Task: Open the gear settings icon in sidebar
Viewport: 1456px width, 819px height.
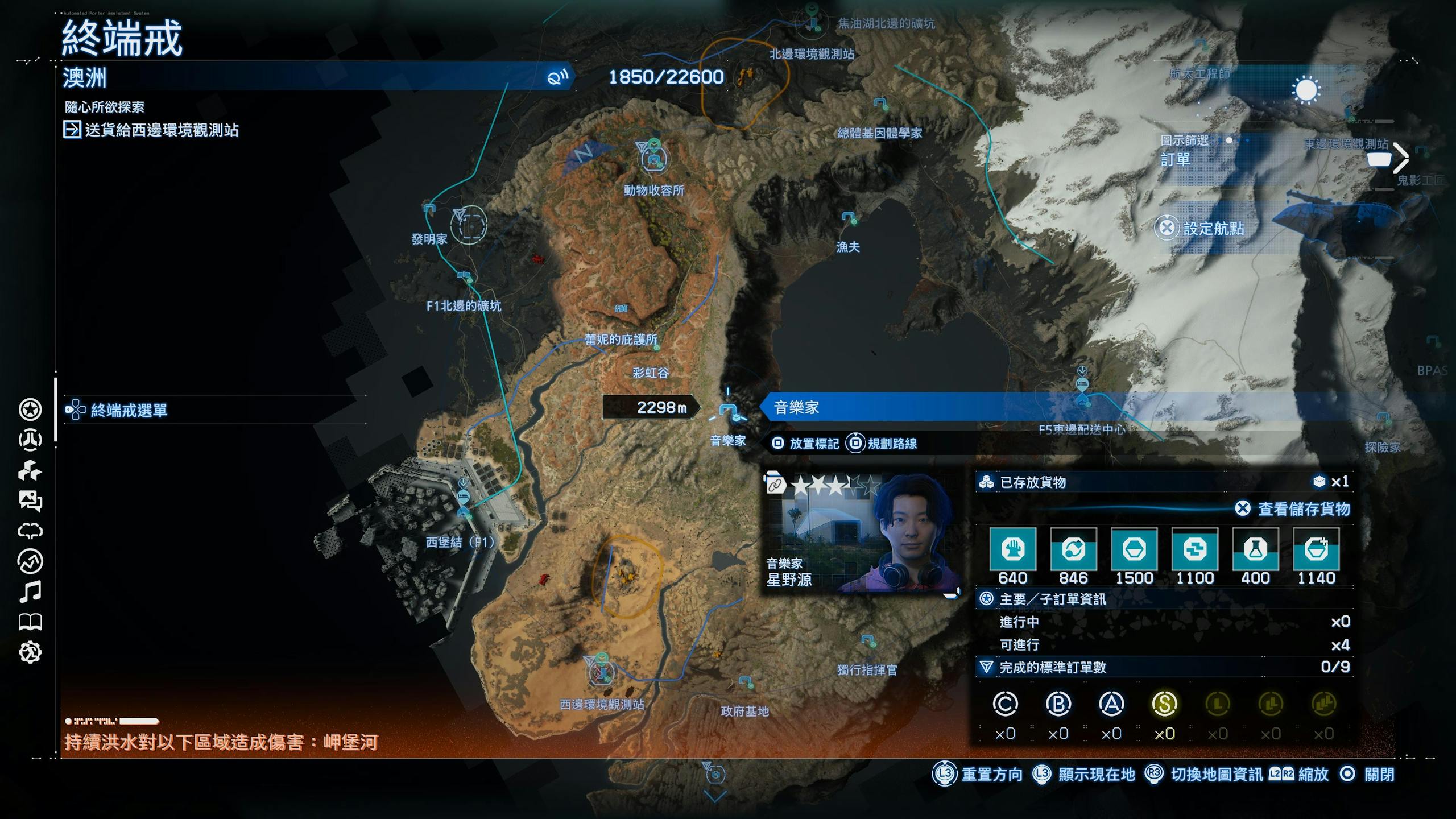Action: 30,652
